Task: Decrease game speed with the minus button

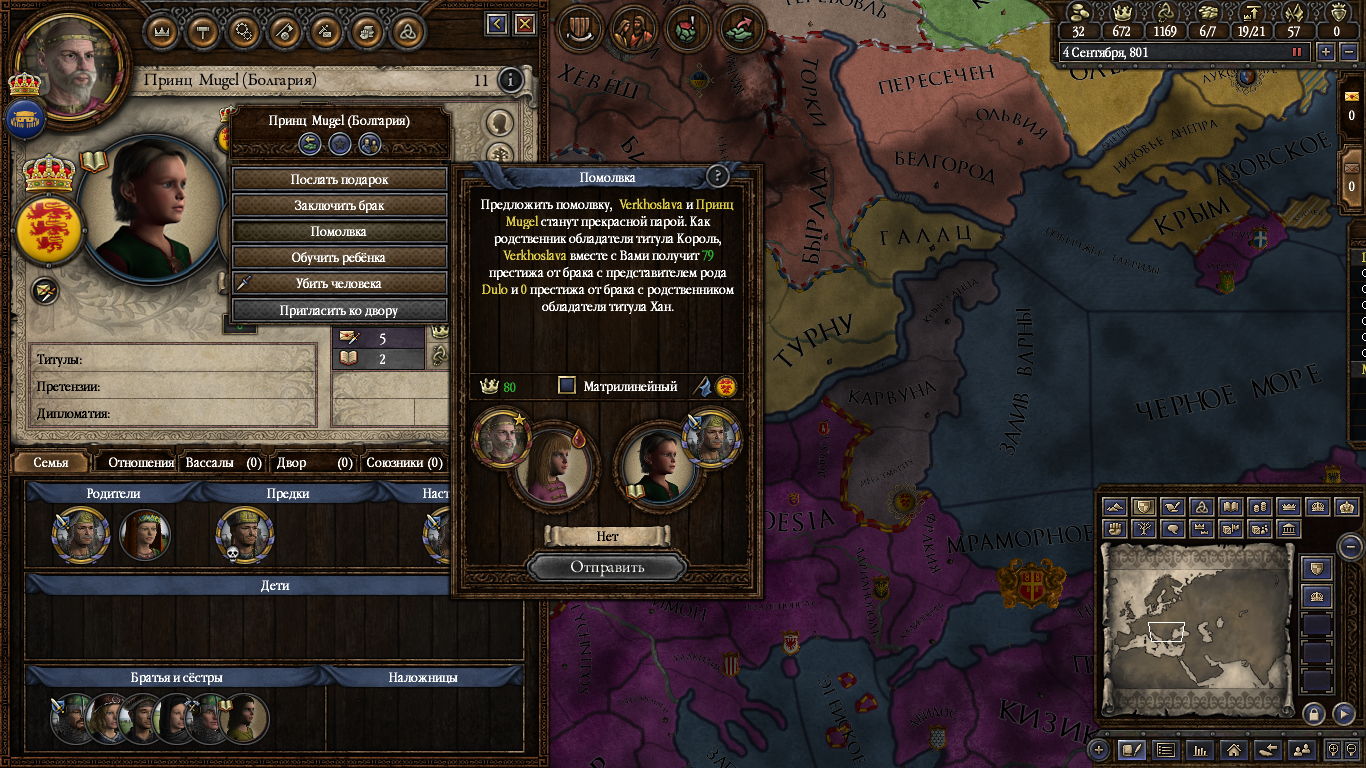Action: coord(1349,51)
